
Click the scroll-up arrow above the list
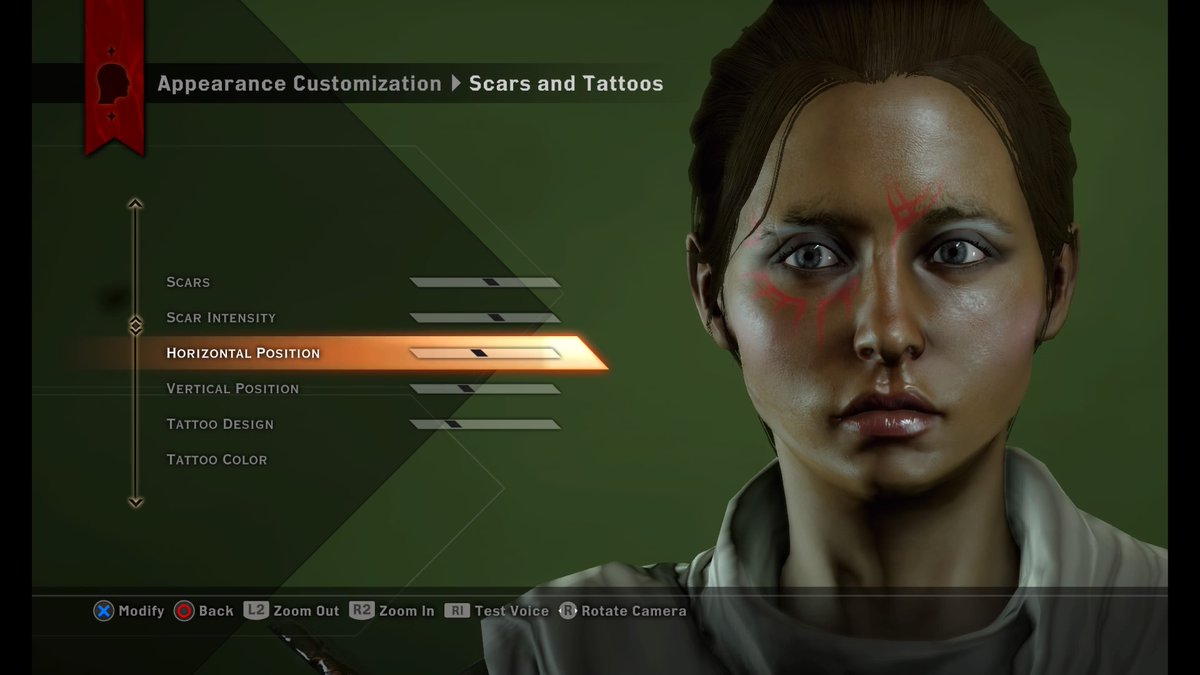pos(136,204)
